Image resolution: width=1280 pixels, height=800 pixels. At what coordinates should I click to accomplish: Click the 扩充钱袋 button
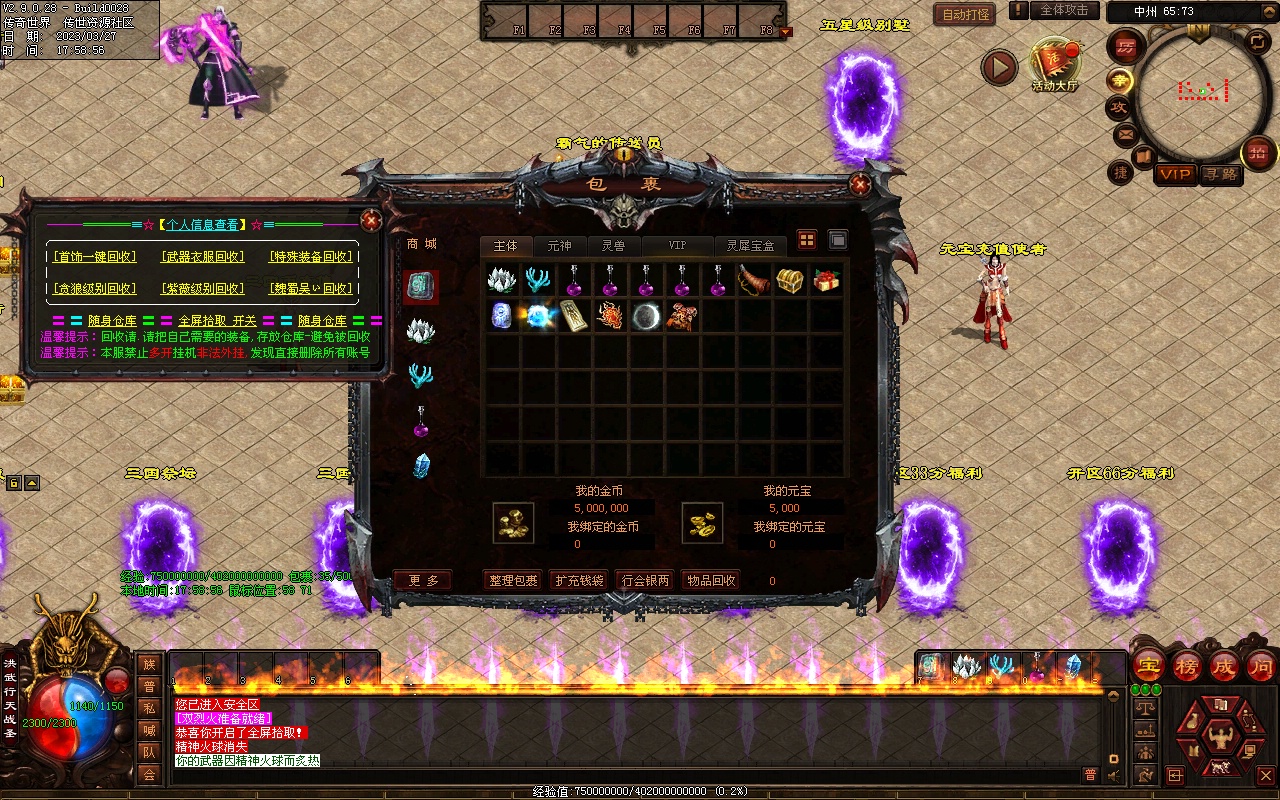coord(579,581)
